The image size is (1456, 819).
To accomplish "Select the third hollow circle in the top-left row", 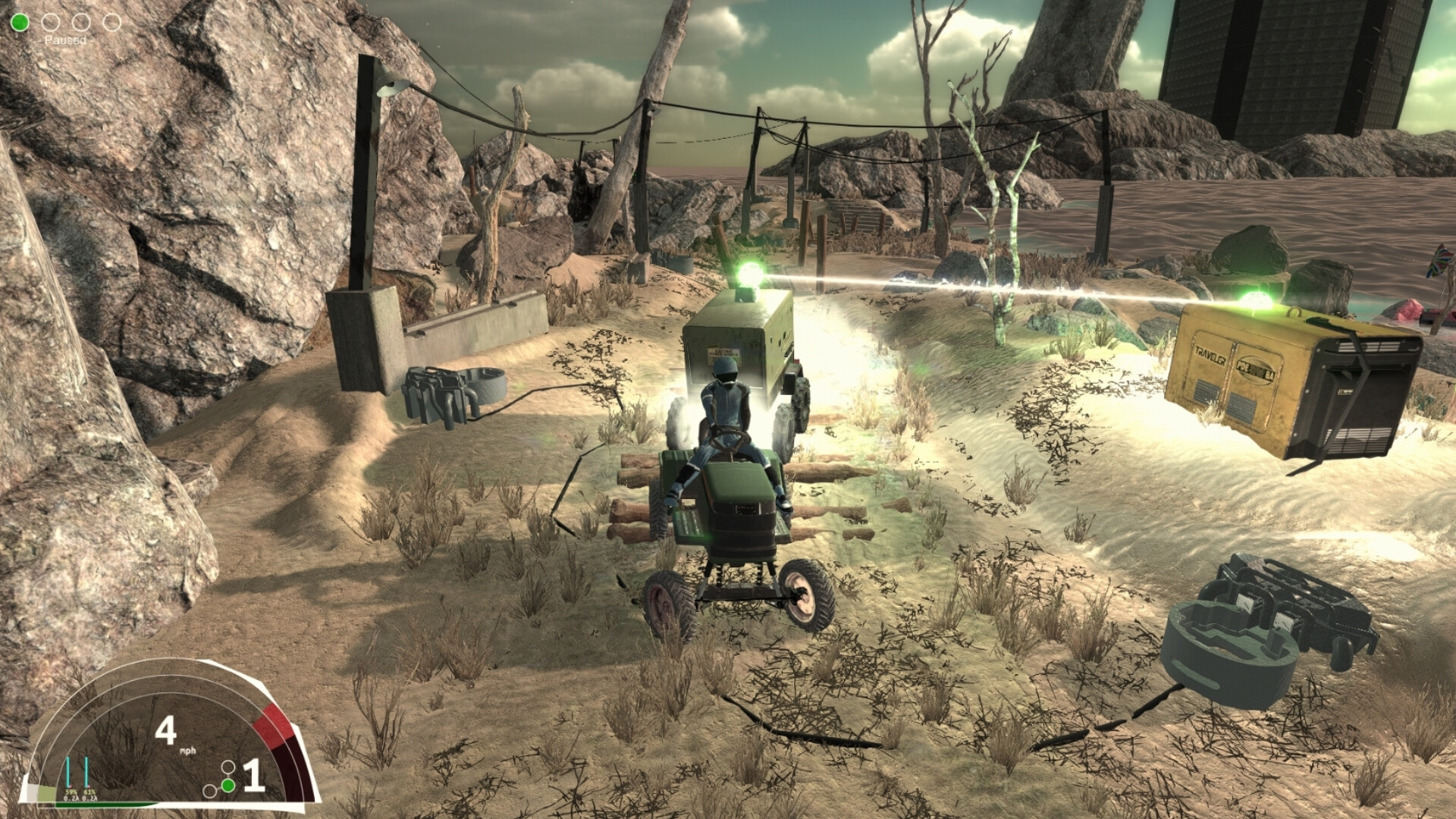I will [x=81, y=22].
